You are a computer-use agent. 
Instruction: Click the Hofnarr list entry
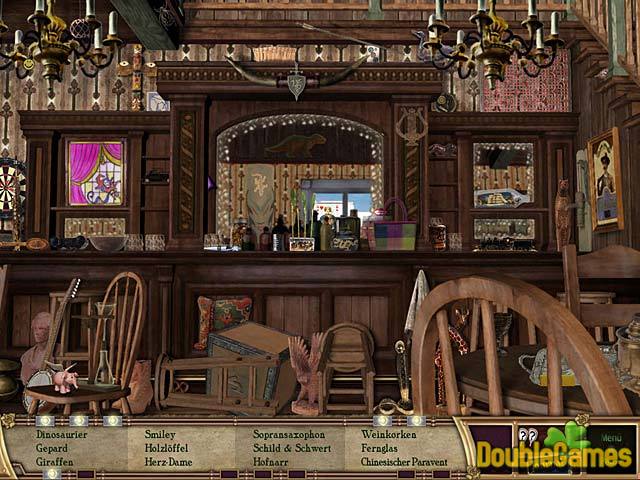(270, 463)
